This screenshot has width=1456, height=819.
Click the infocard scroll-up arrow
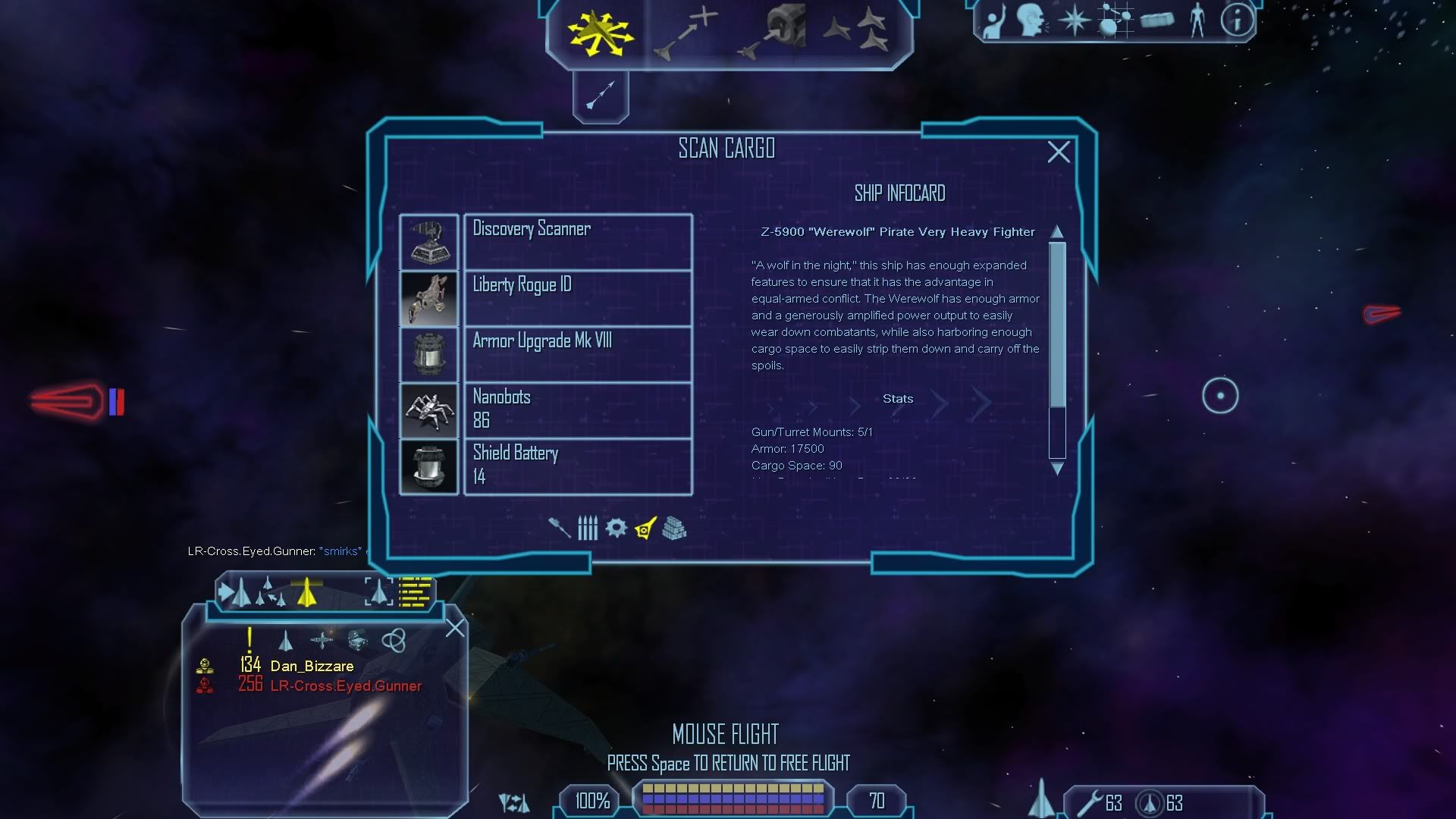pyautogui.click(x=1057, y=231)
